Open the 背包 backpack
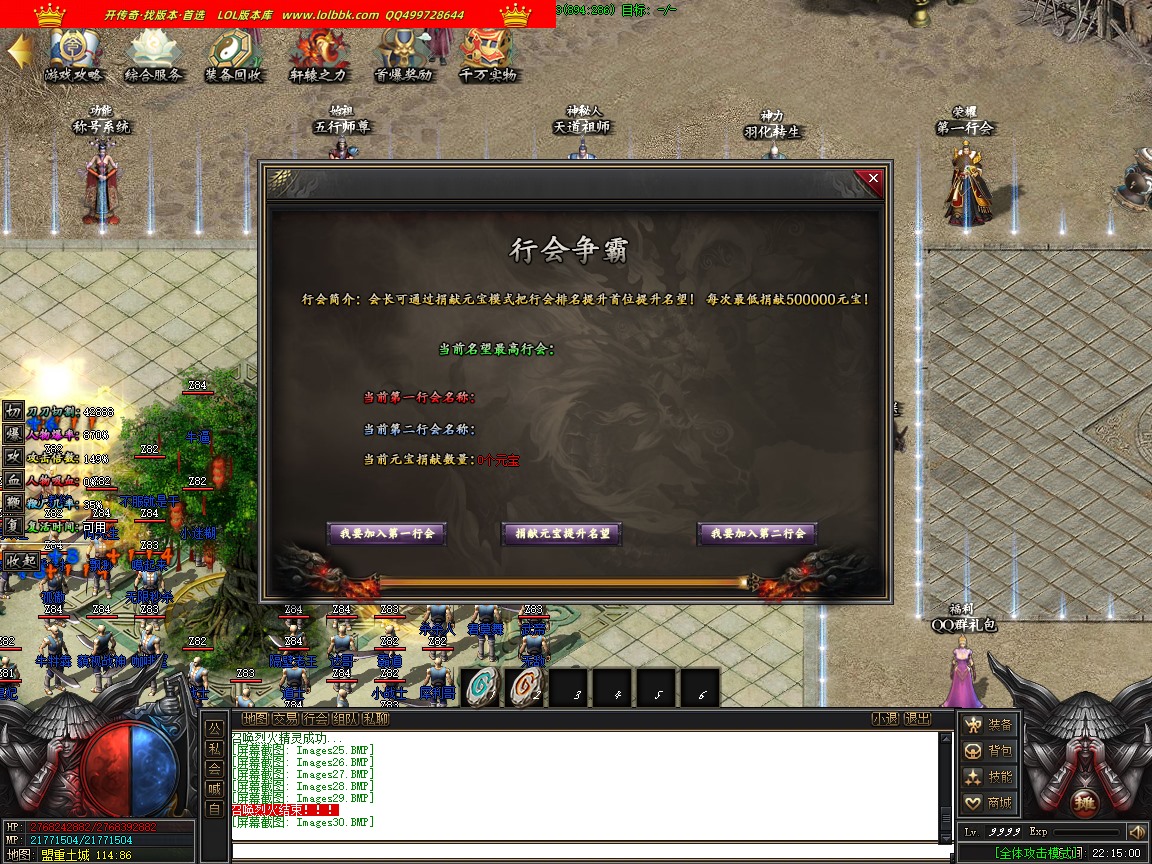 (988, 751)
